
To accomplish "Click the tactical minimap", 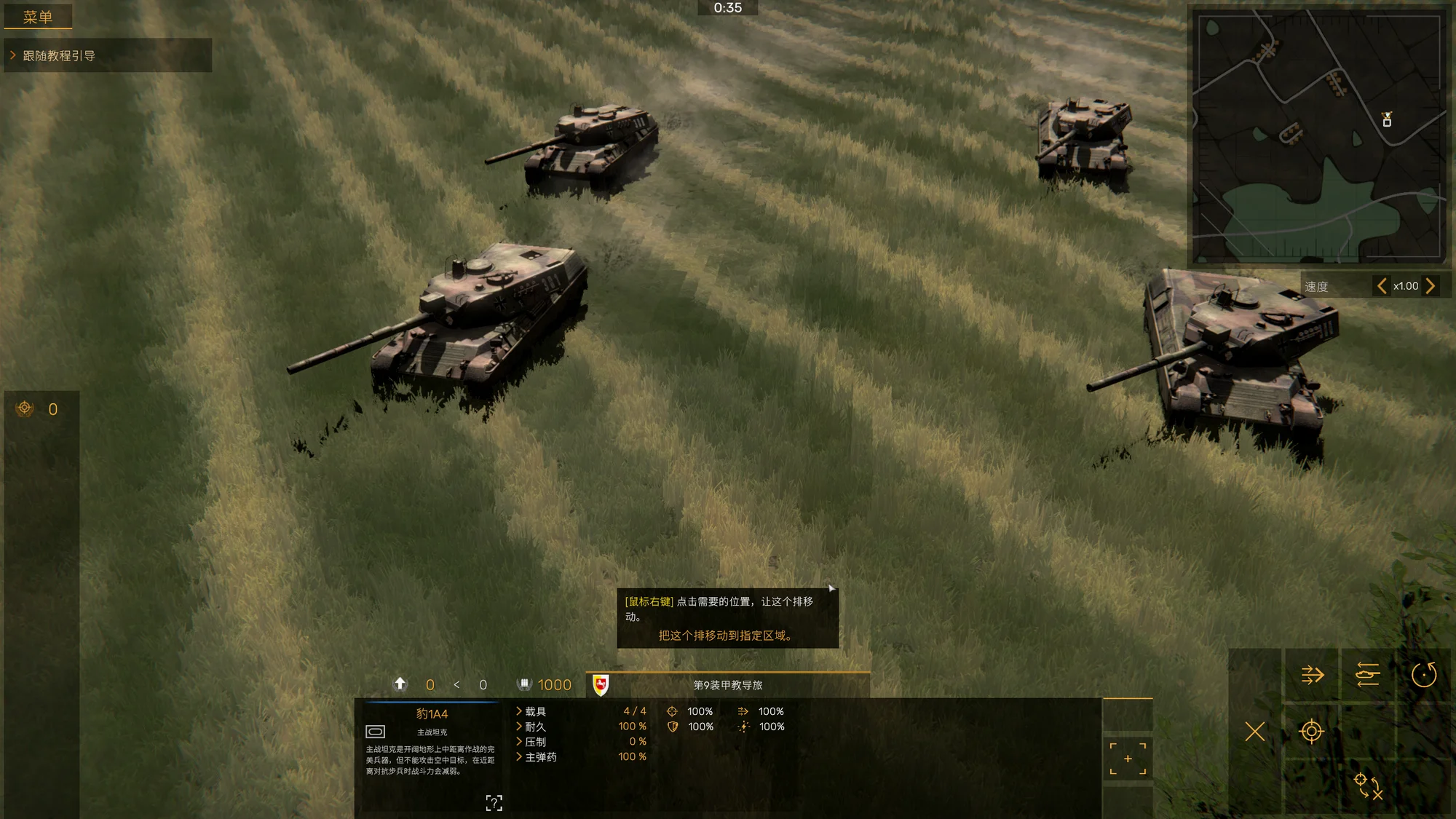I will (1318, 137).
